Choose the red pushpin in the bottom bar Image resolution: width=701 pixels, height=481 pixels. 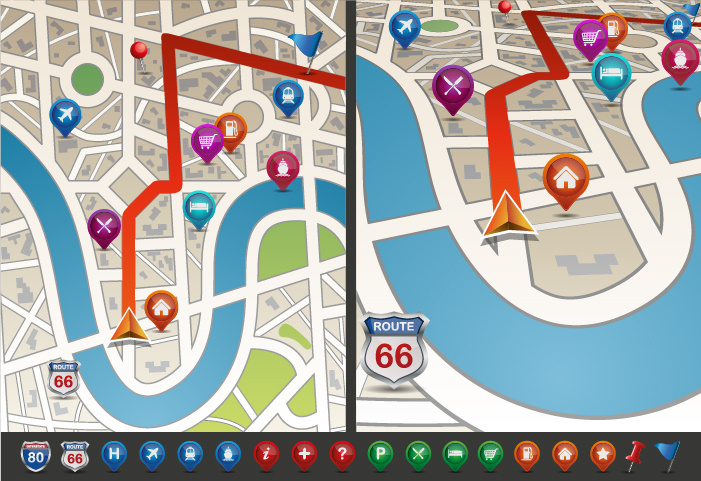(634, 454)
